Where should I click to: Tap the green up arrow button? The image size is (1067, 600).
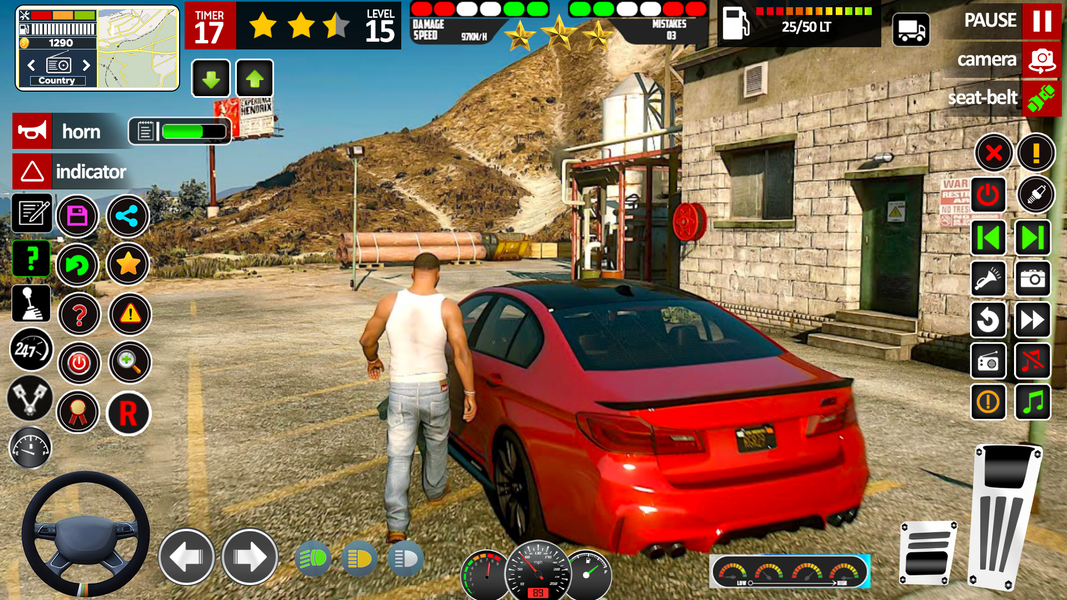click(x=254, y=78)
